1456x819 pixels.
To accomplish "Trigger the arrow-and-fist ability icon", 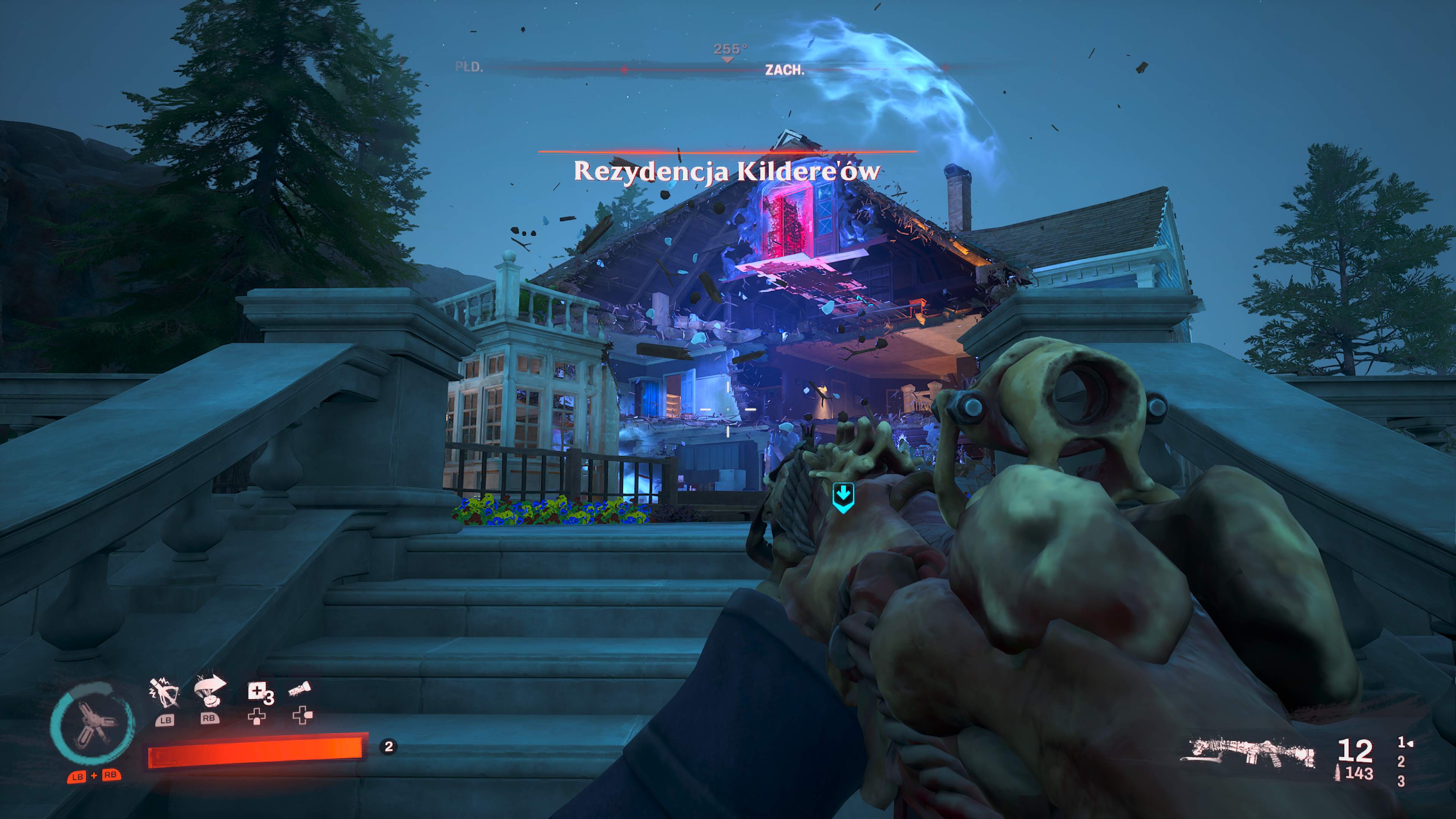I will click(209, 691).
